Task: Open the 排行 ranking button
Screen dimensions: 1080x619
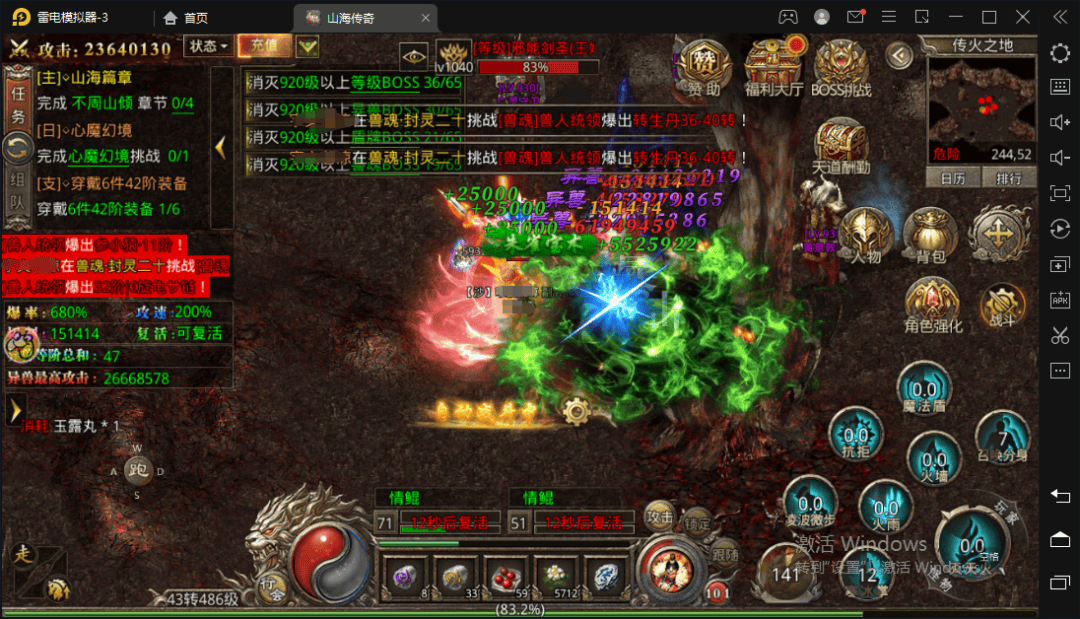Action: [1009, 178]
